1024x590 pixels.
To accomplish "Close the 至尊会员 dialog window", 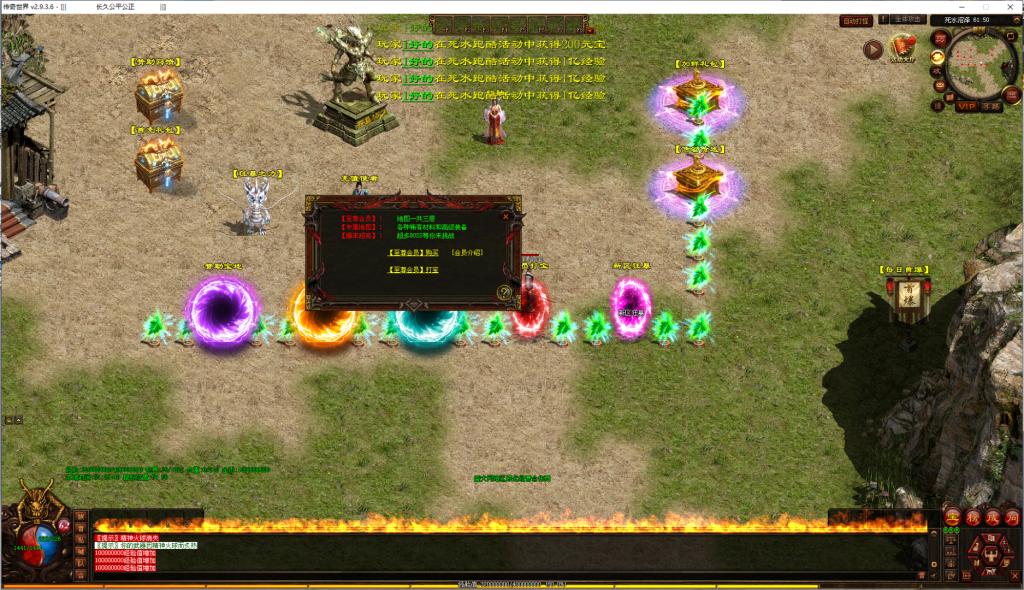I will pyautogui.click(x=506, y=215).
